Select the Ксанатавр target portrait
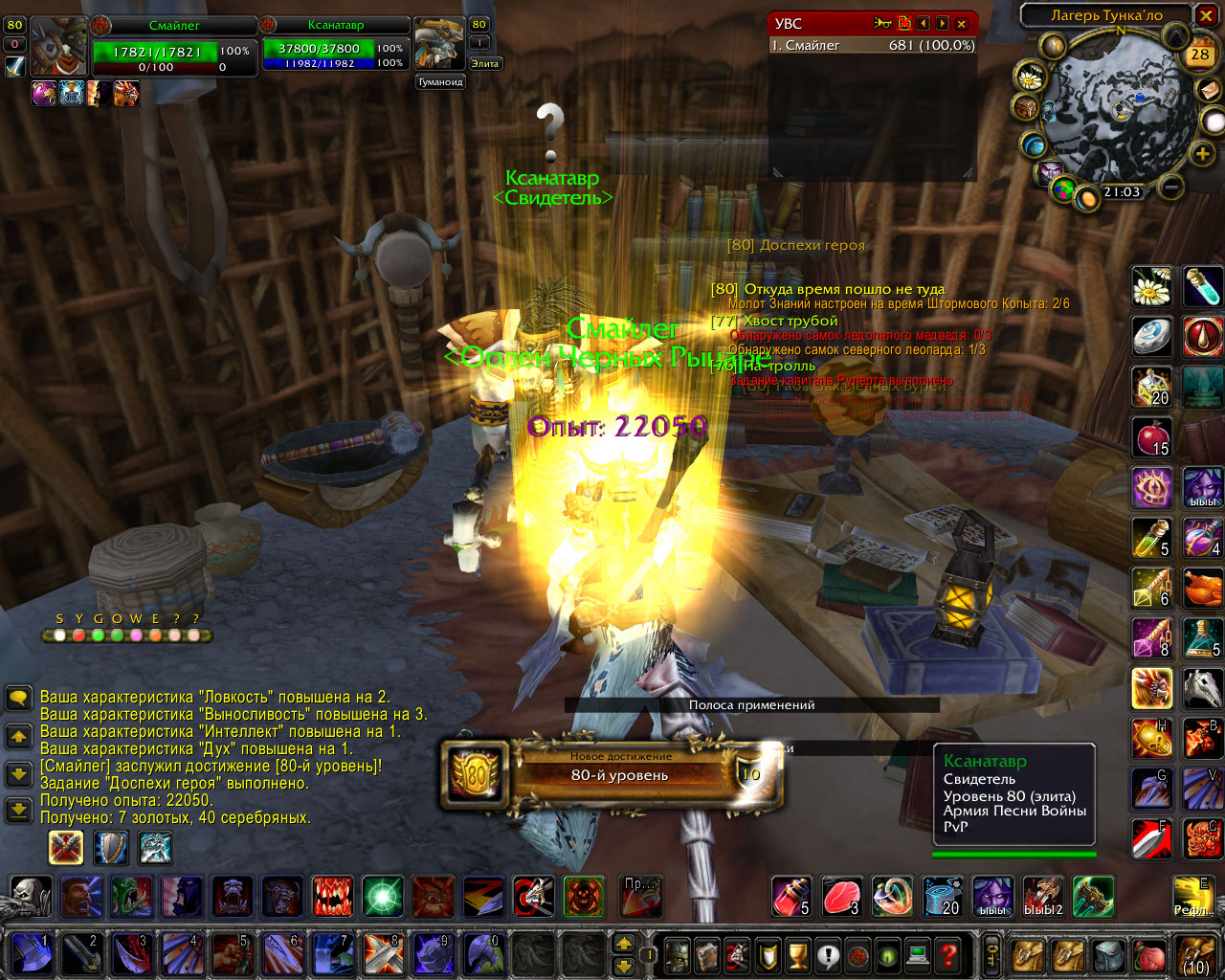The image size is (1225, 980). pyautogui.click(x=438, y=44)
